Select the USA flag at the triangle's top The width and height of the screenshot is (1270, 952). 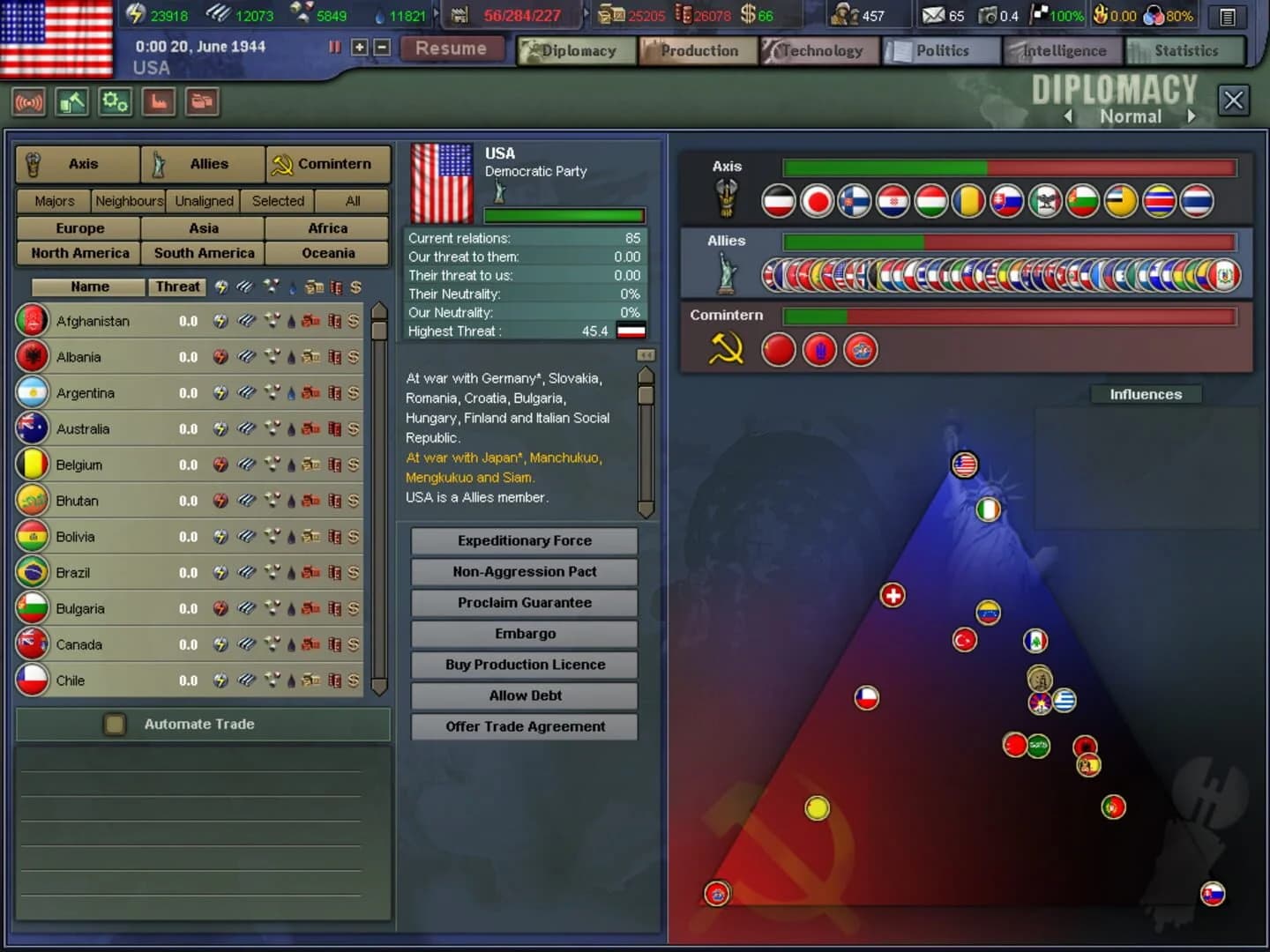964,465
